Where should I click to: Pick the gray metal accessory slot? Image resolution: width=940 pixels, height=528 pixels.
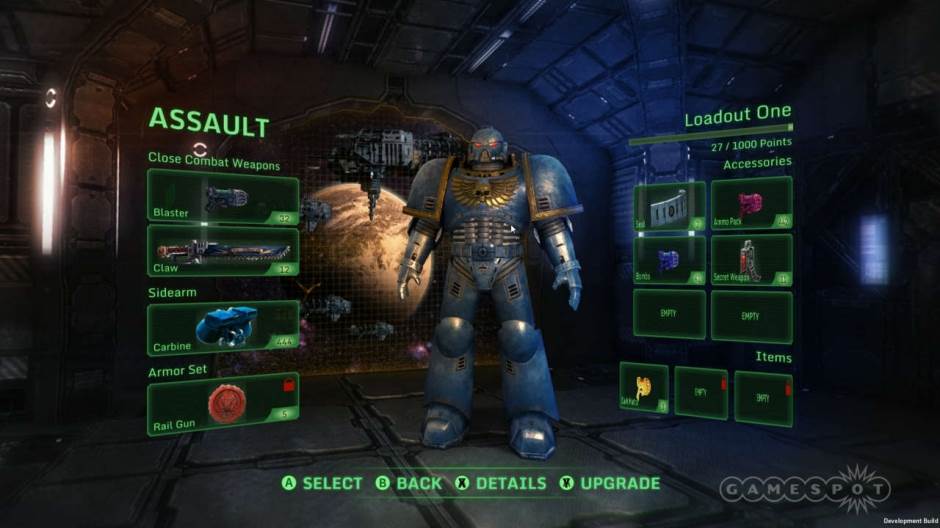coord(669,204)
